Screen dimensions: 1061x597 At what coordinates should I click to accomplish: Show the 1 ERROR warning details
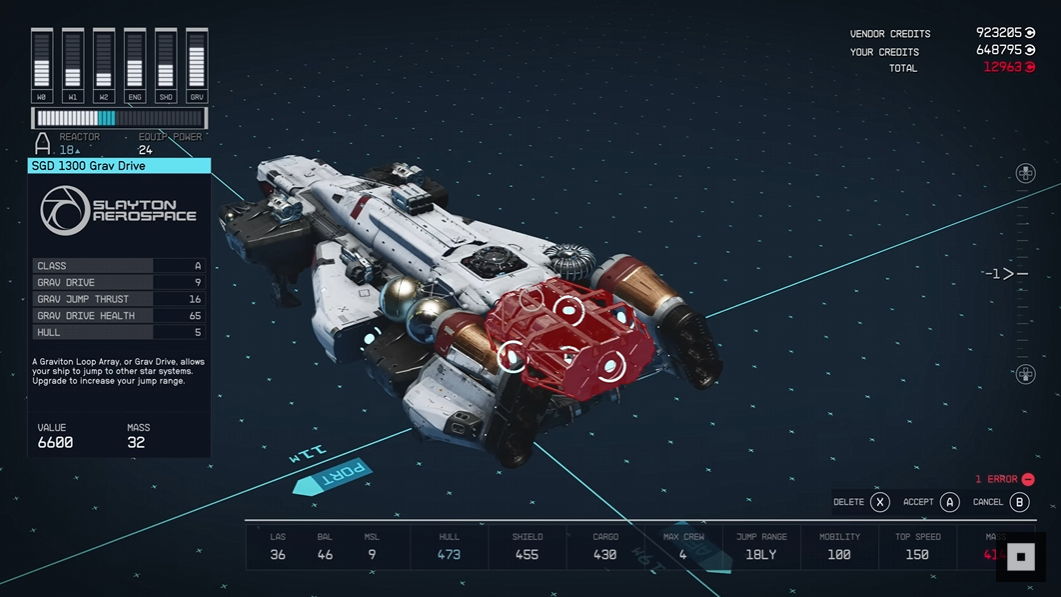click(1004, 479)
